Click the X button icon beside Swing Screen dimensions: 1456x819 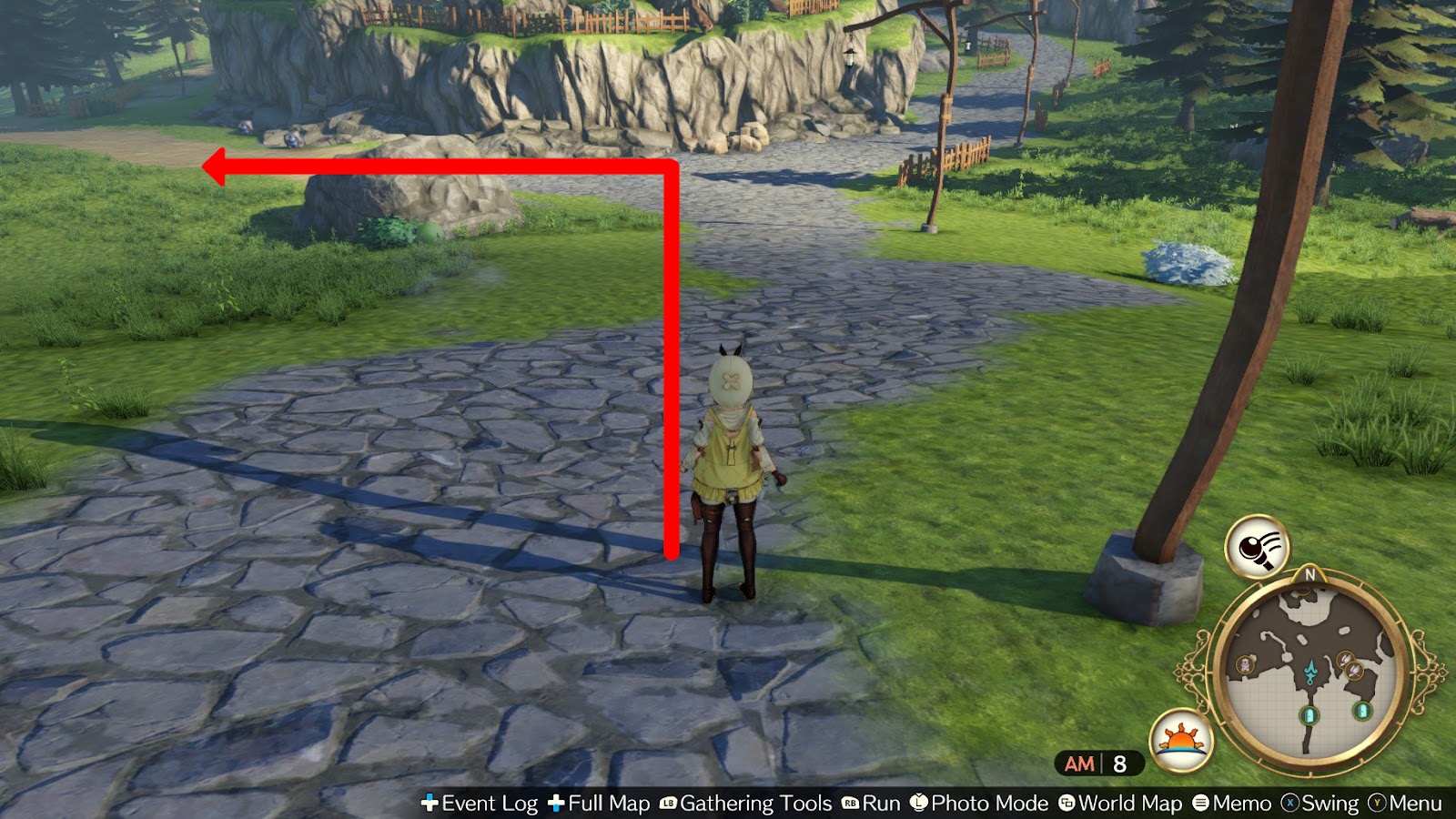click(1291, 804)
